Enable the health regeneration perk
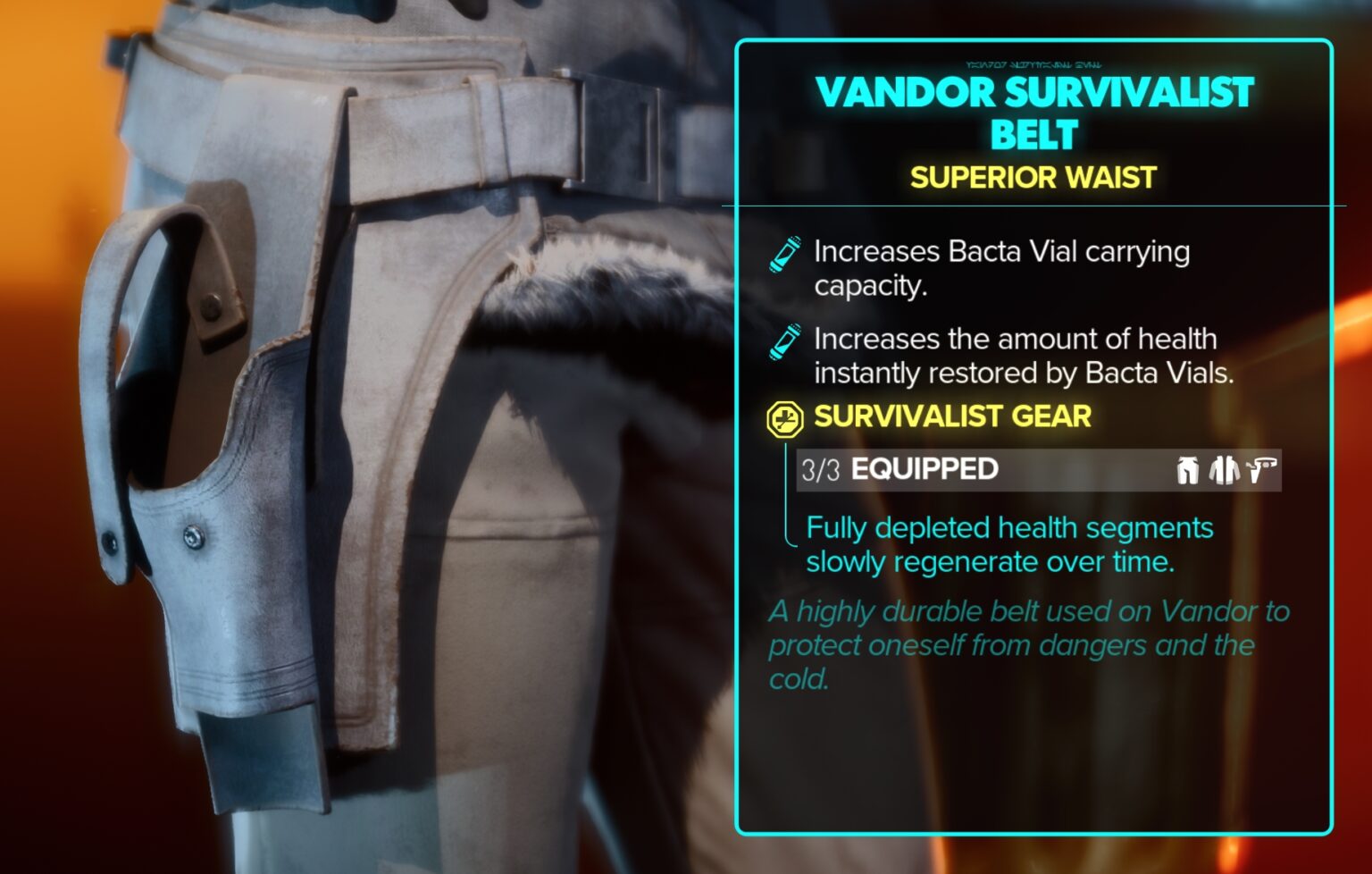This screenshot has width=1372, height=874. pos(1008,545)
